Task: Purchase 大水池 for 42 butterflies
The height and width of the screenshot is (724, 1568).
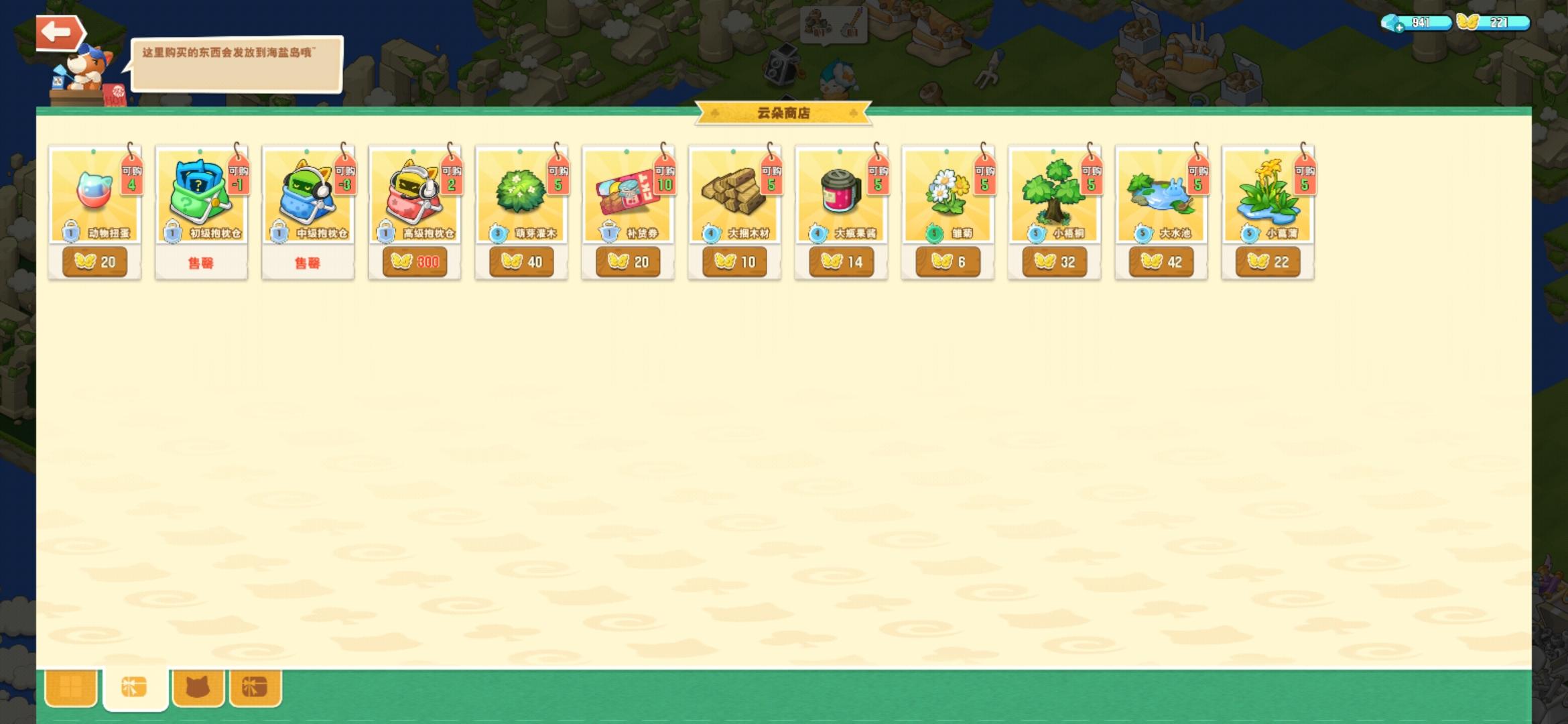Action: pyautogui.click(x=1159, y=261)
